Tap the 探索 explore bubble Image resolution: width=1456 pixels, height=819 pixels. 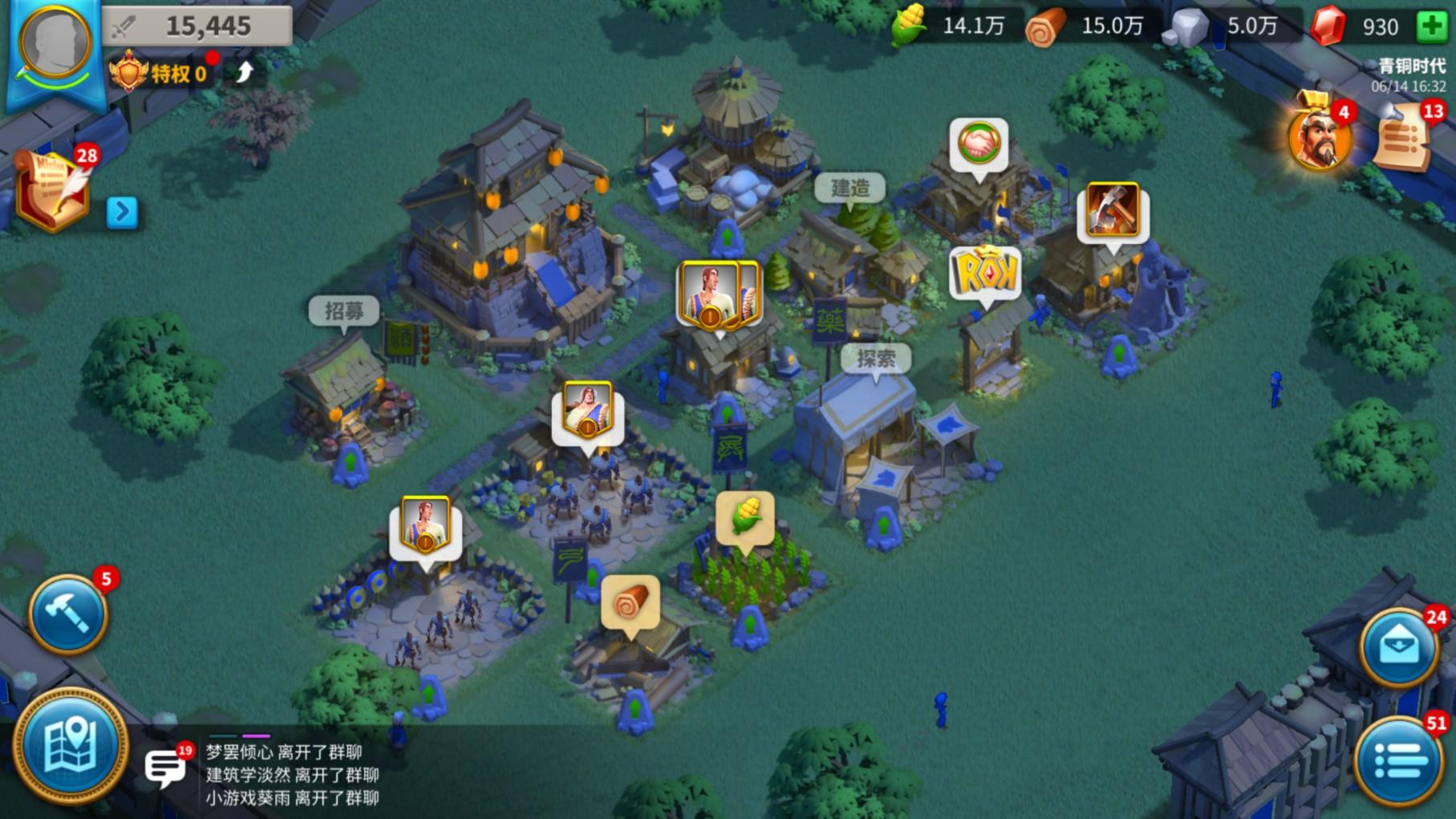click(875, 359)
